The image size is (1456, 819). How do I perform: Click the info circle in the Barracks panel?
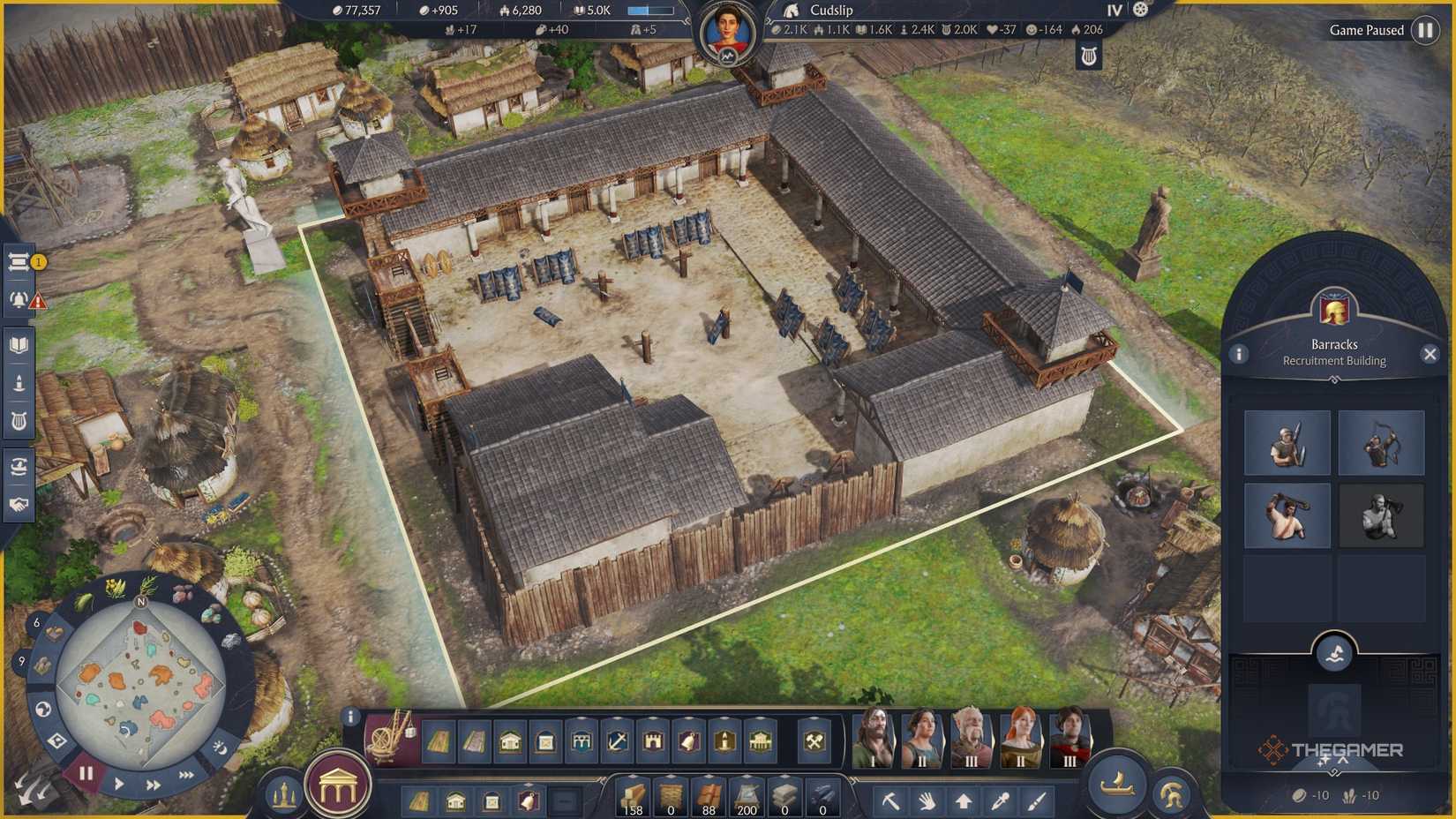(x=1241, y=355)
